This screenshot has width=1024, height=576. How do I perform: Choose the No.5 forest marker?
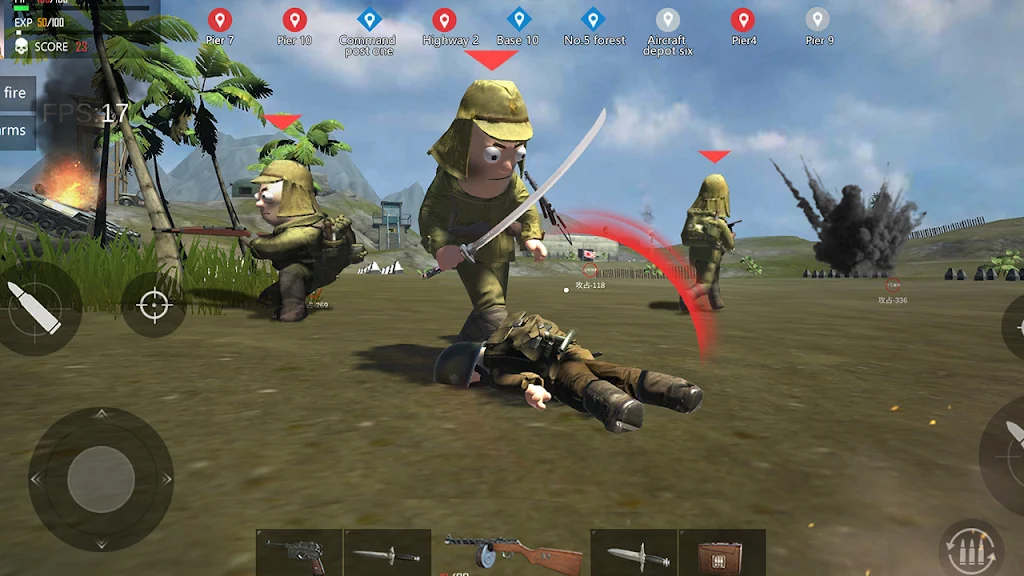(x=593, y=20)
